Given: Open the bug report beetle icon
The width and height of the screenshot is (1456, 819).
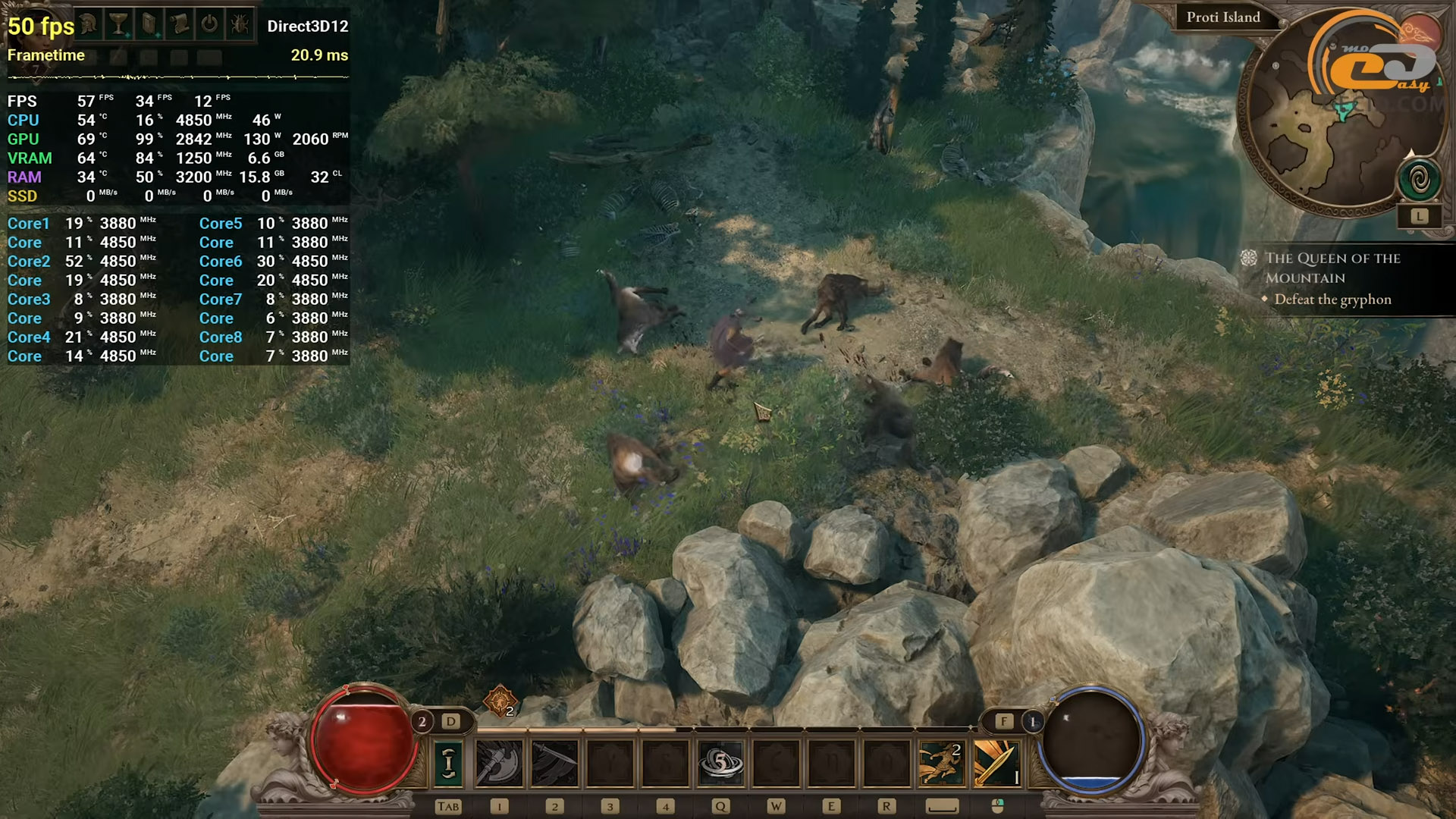Looking at the screenshot, I should 240,24.
